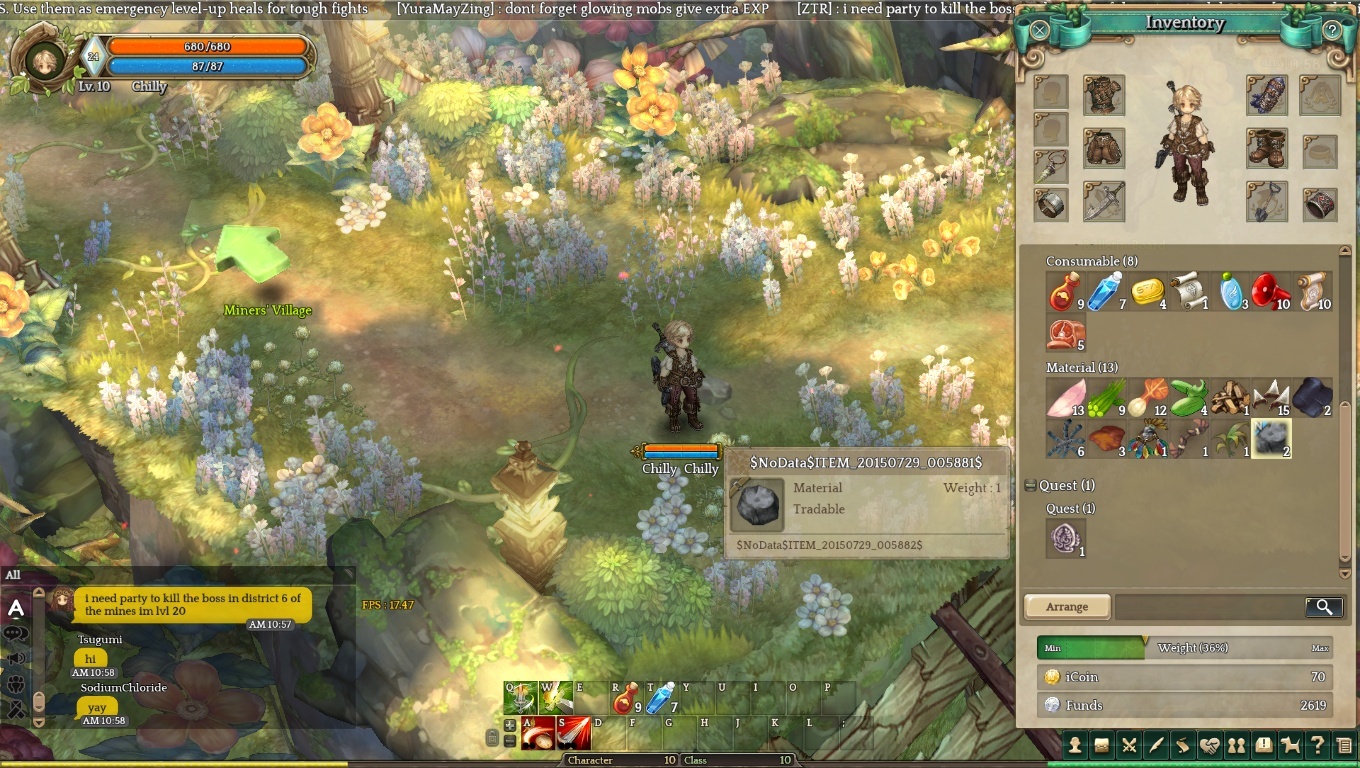
Task: Click the inventory search field
Action: tap(1210, 607)
